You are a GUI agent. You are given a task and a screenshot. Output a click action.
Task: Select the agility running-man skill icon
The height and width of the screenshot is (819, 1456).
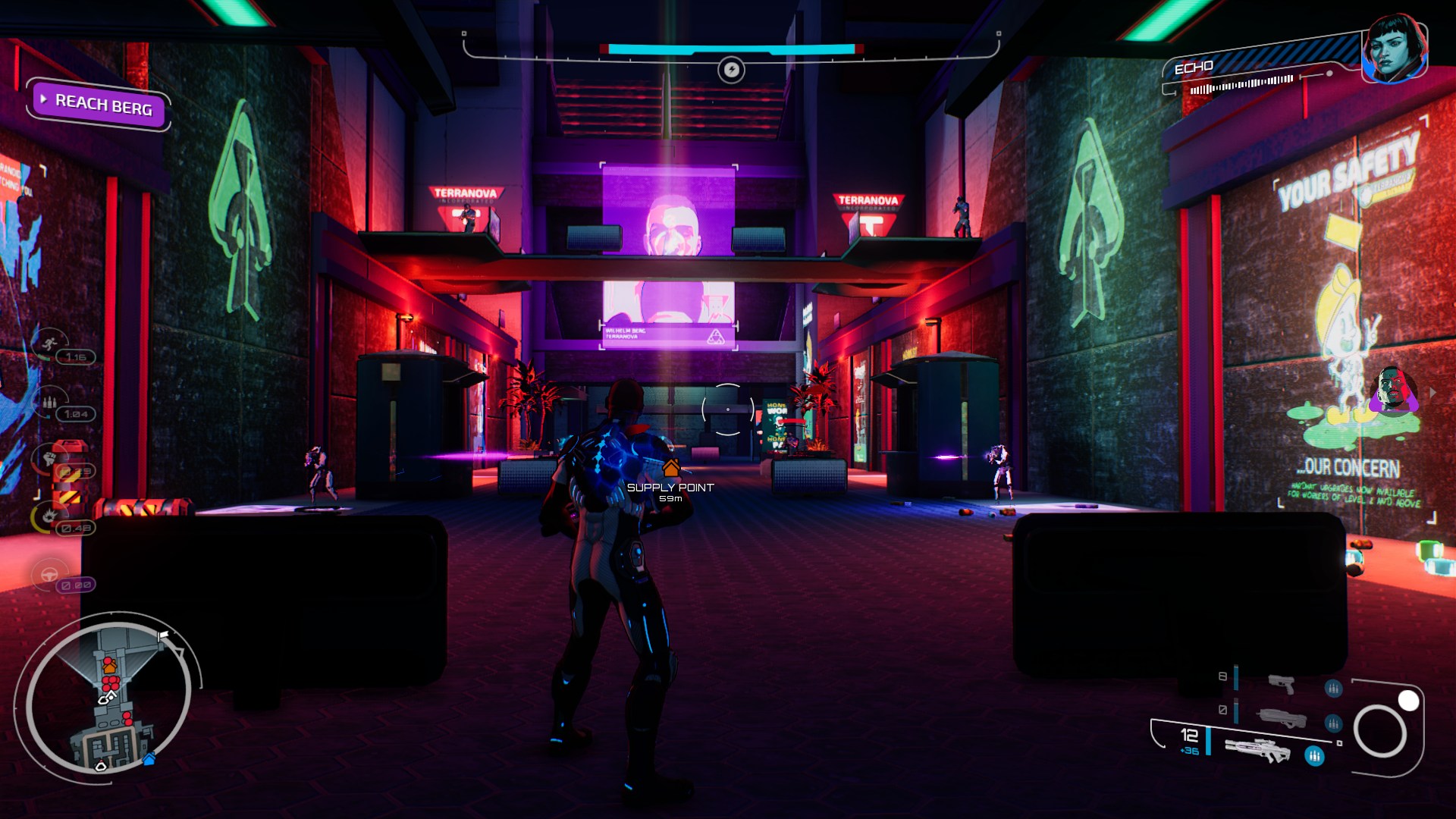(x=50, y=345)
